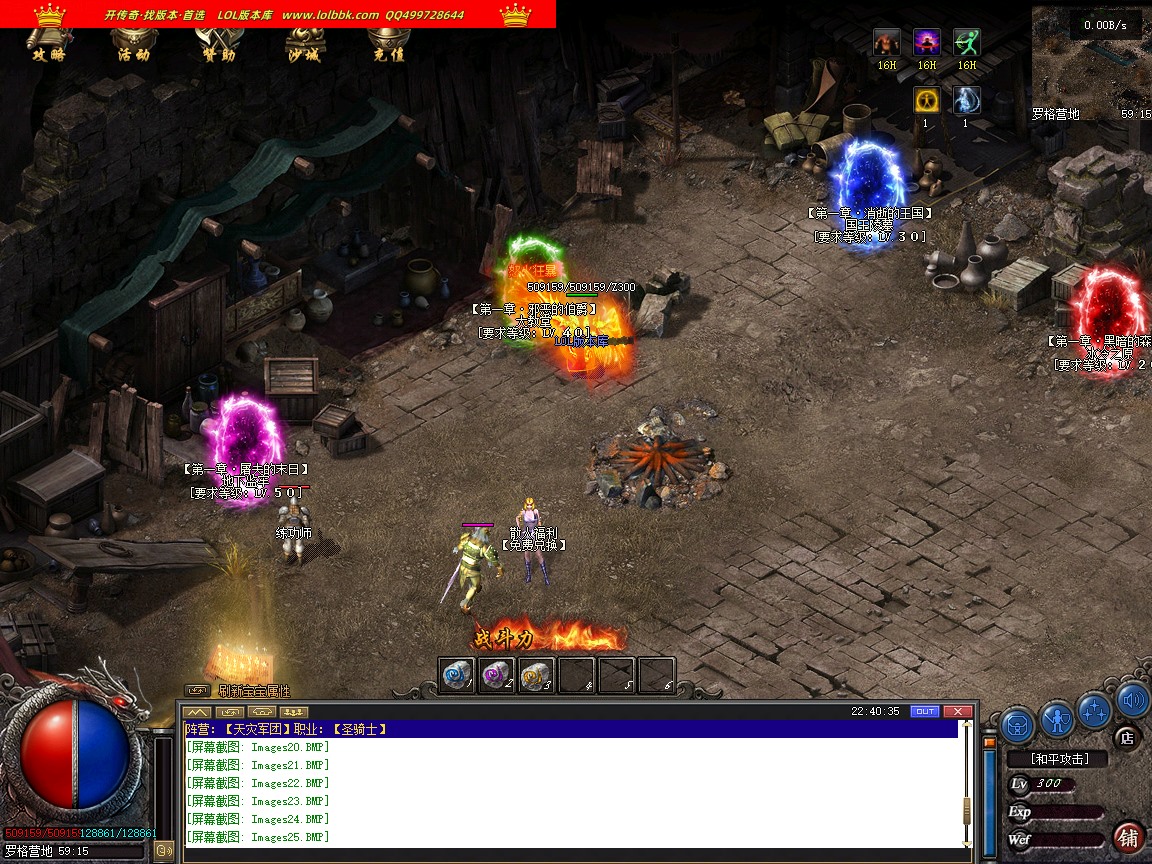
Task: Open the character sheet warrior icon
Action: [1057, 718]
